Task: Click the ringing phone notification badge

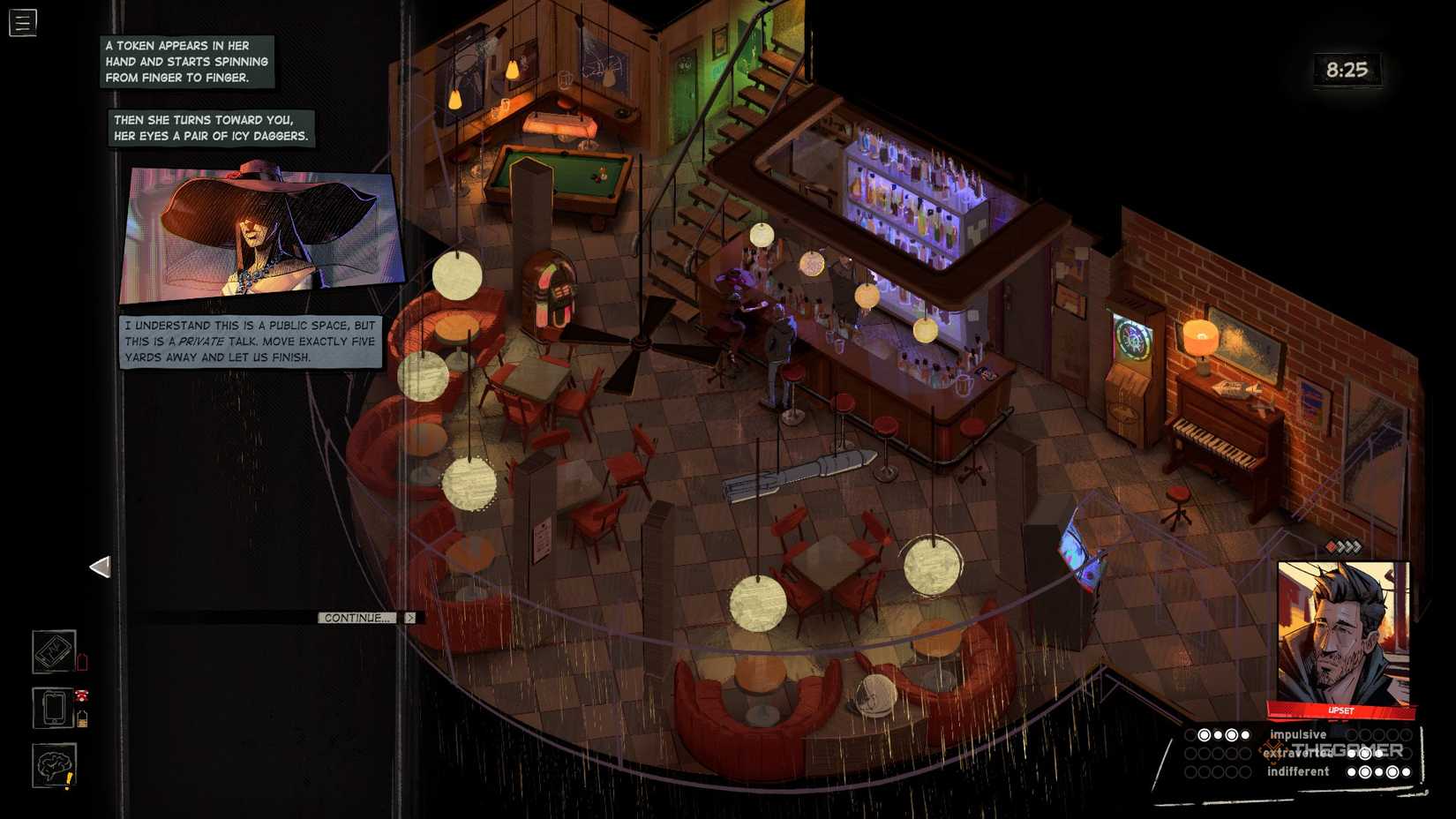Action: (81, 695)
